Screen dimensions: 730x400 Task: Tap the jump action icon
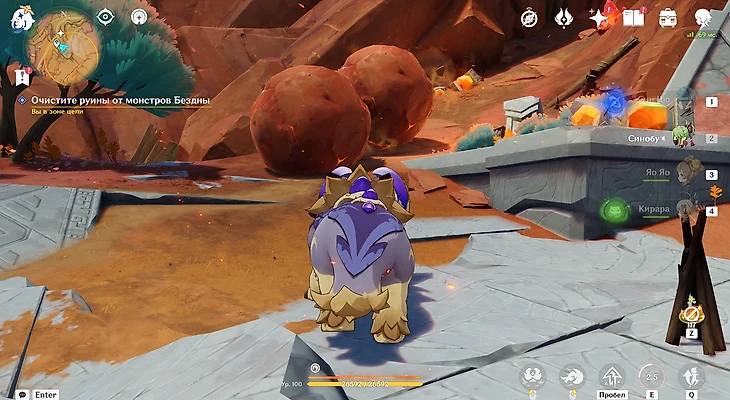click(x=611, y=376)
